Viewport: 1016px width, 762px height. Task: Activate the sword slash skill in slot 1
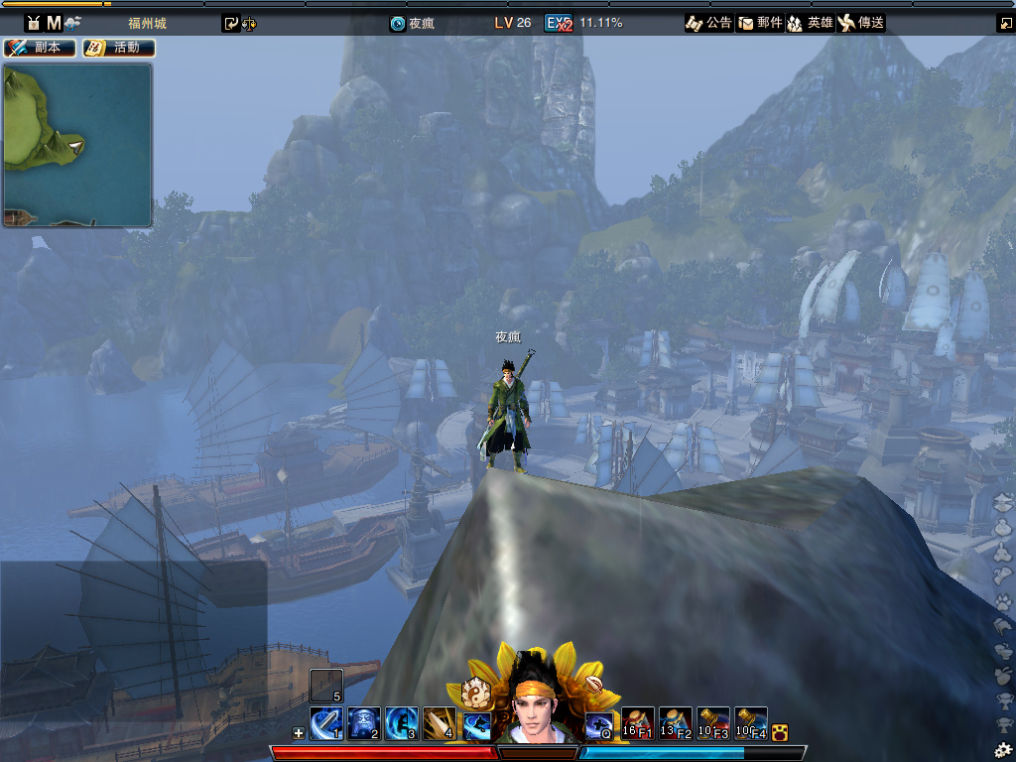tap(326, 723)
